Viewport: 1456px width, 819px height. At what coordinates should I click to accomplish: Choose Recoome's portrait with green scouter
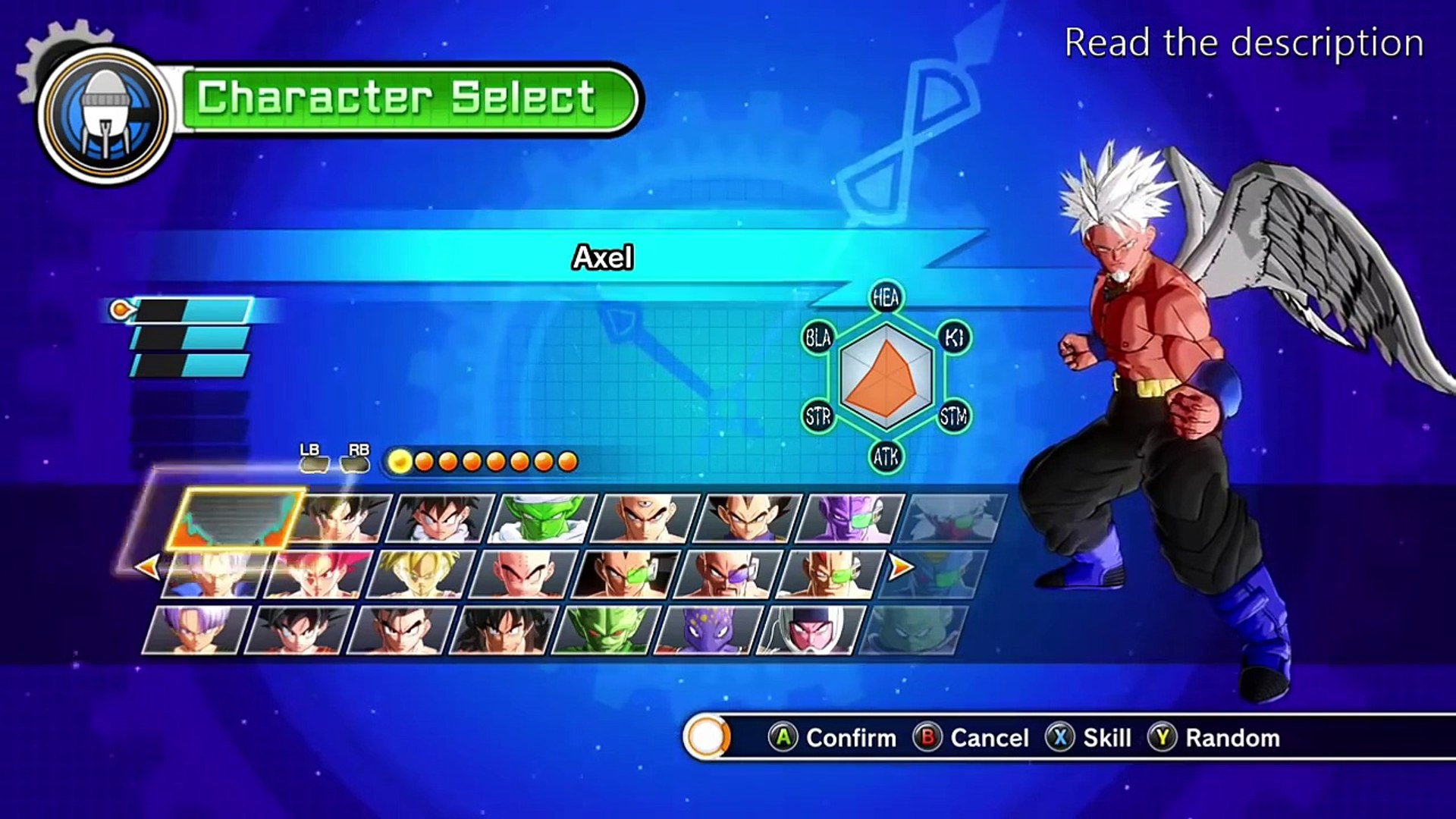coord(829,574)
